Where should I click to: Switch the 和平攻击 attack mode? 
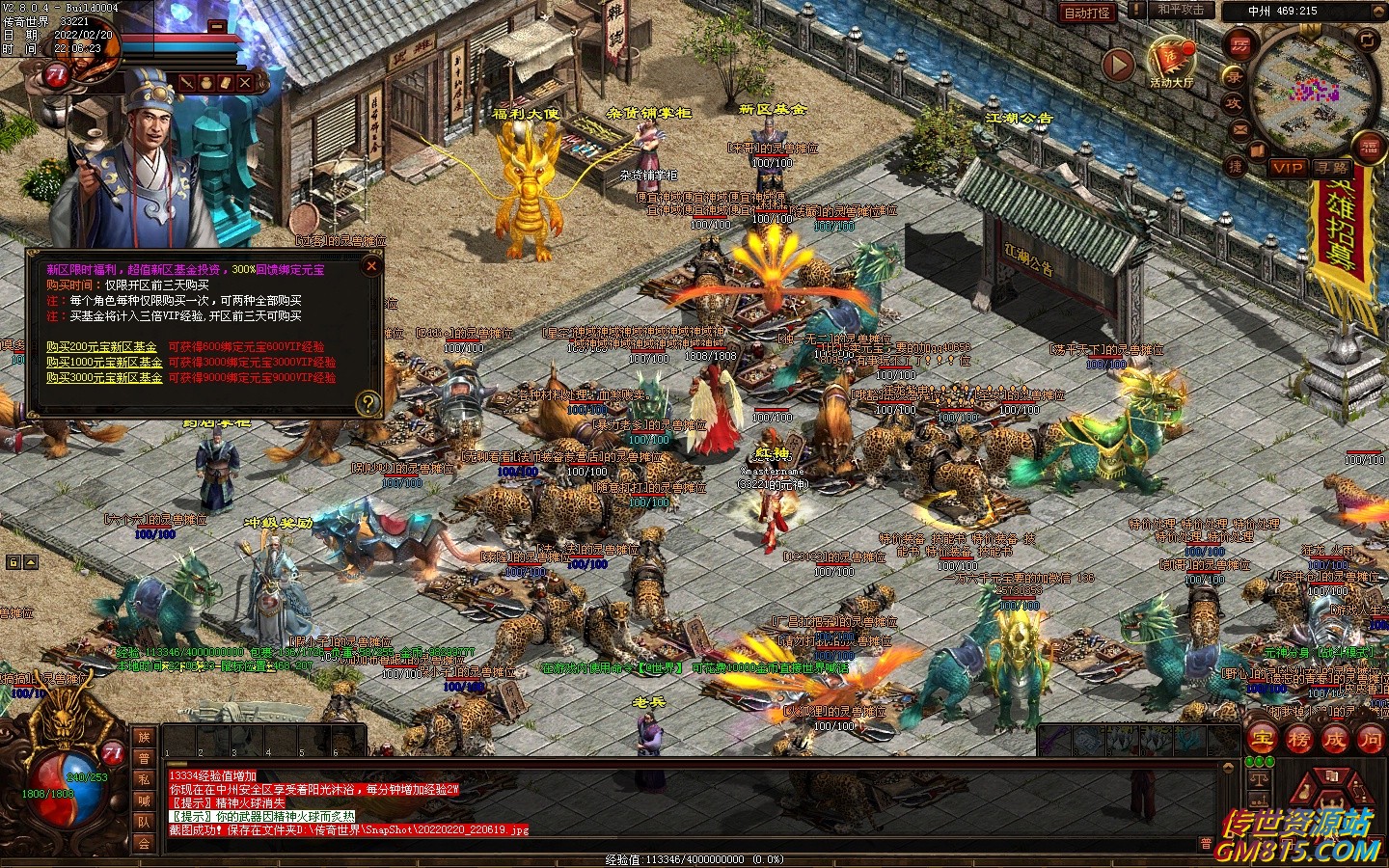pyautogui.click(x=1180, y=10)
